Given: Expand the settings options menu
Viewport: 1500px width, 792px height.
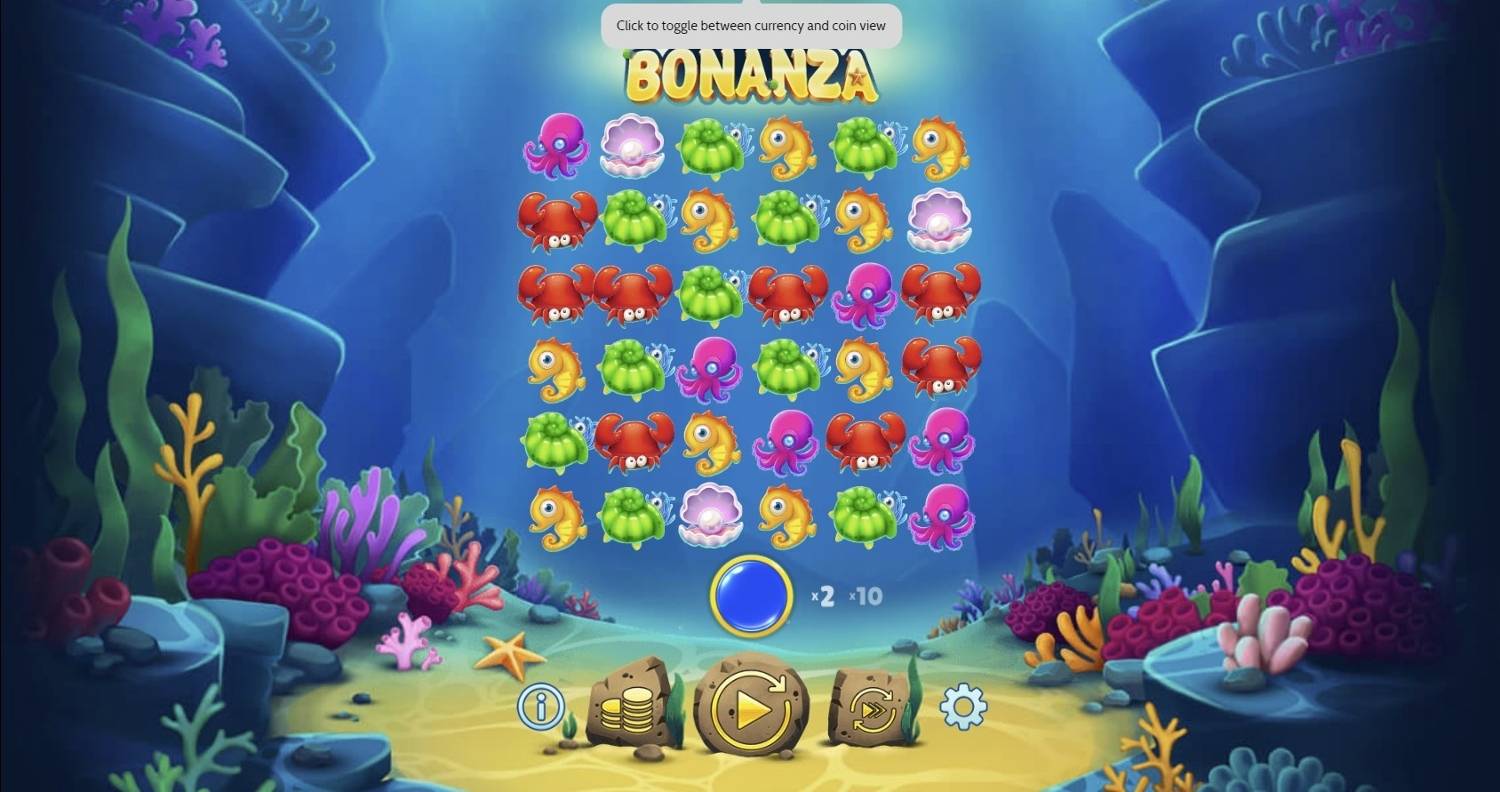Looking at the screenshot, I should (x=962, y=705).
